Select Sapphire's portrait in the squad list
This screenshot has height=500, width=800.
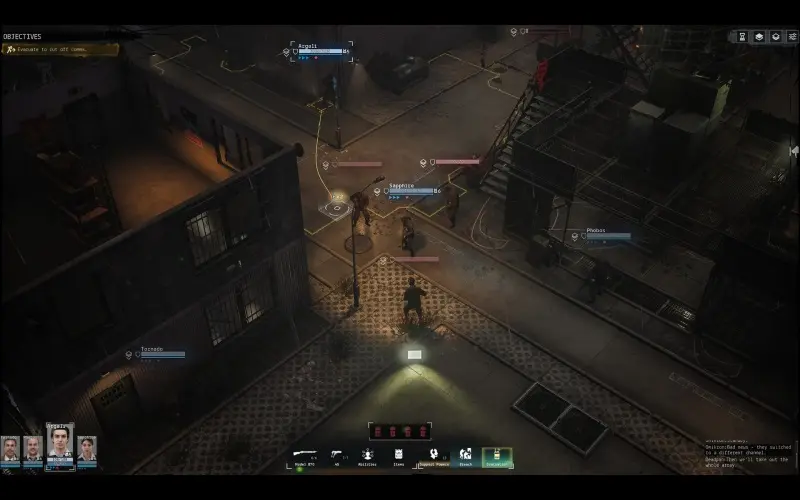click(x=87, y=449)
